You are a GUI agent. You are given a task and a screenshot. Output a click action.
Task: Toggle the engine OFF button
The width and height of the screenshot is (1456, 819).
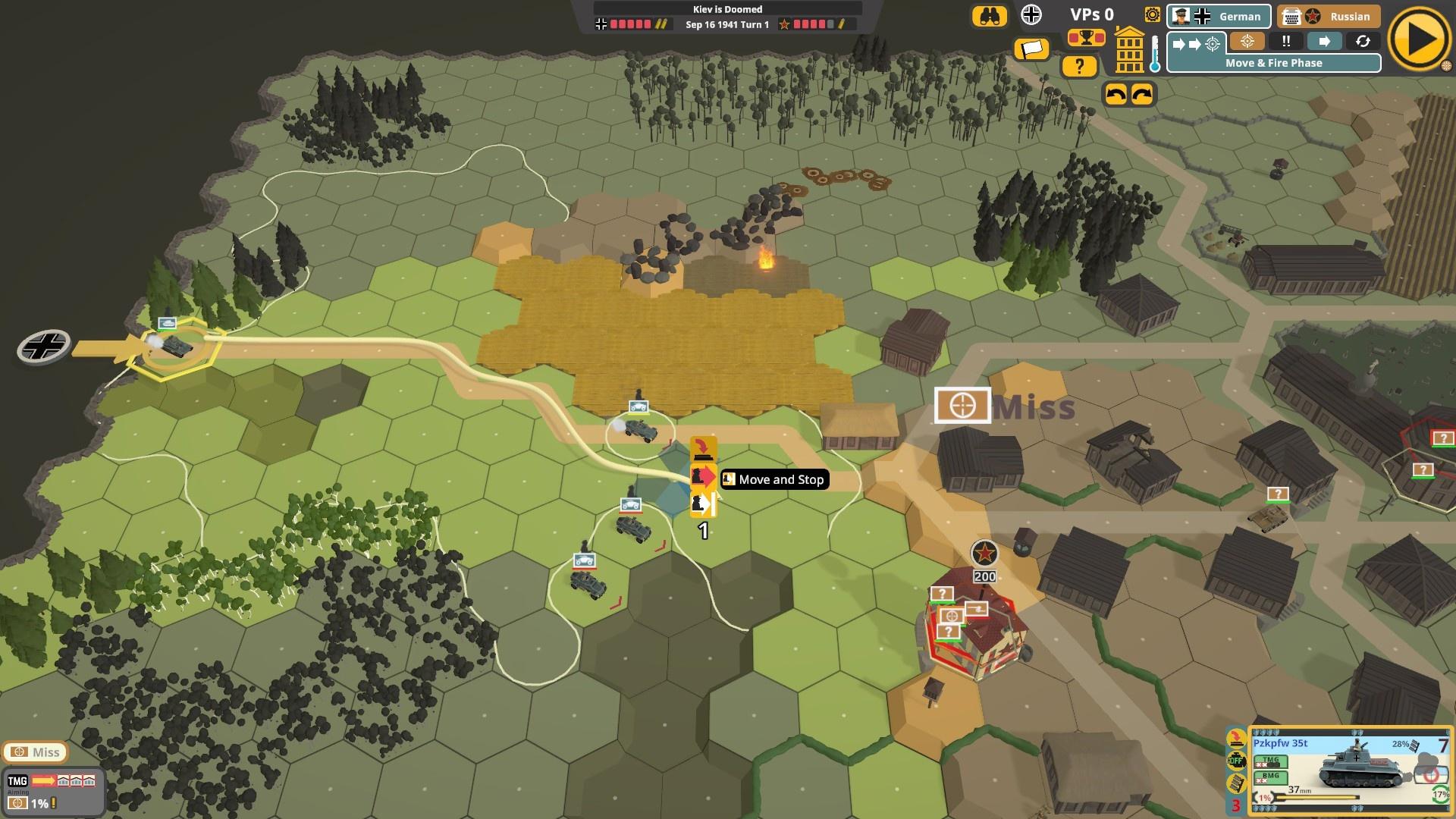pyautogui.click(x=1236, y=761)
